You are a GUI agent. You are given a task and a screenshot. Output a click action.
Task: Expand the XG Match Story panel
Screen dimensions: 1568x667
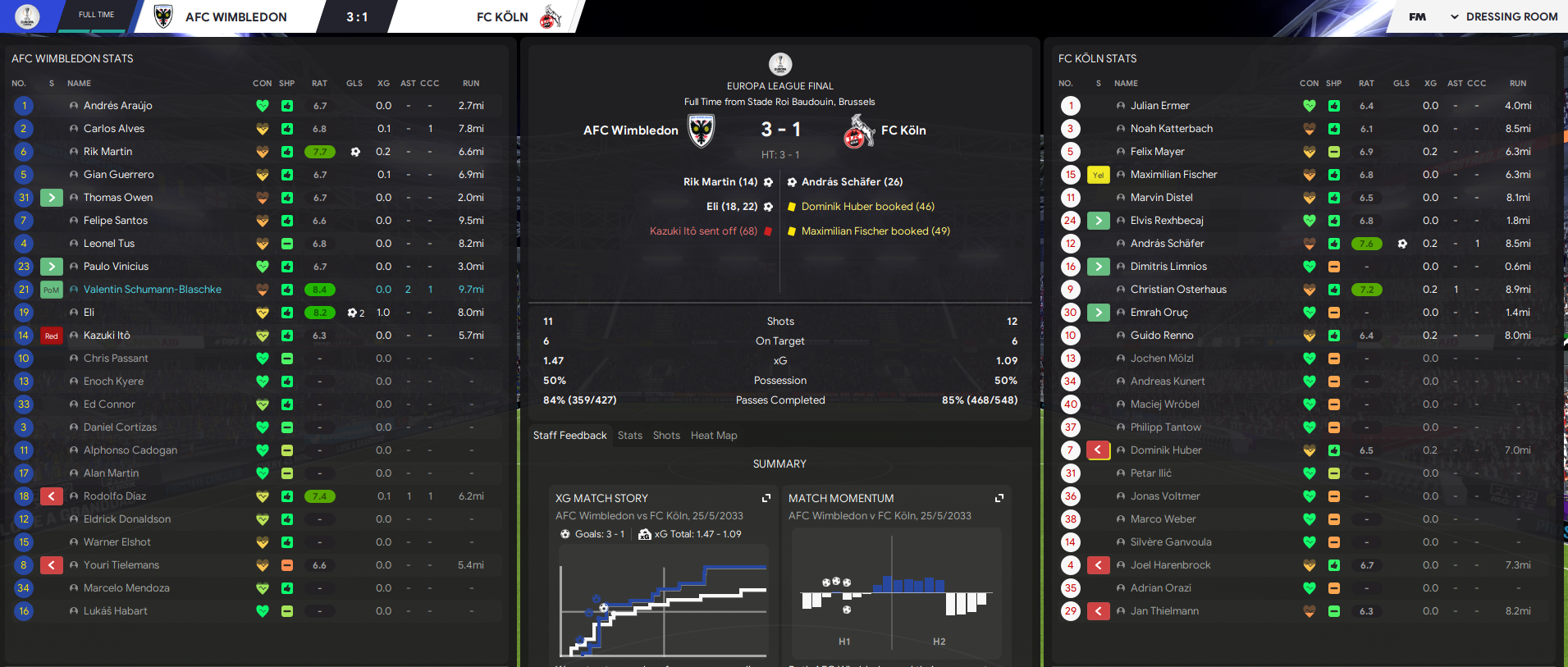click(766, 497)
